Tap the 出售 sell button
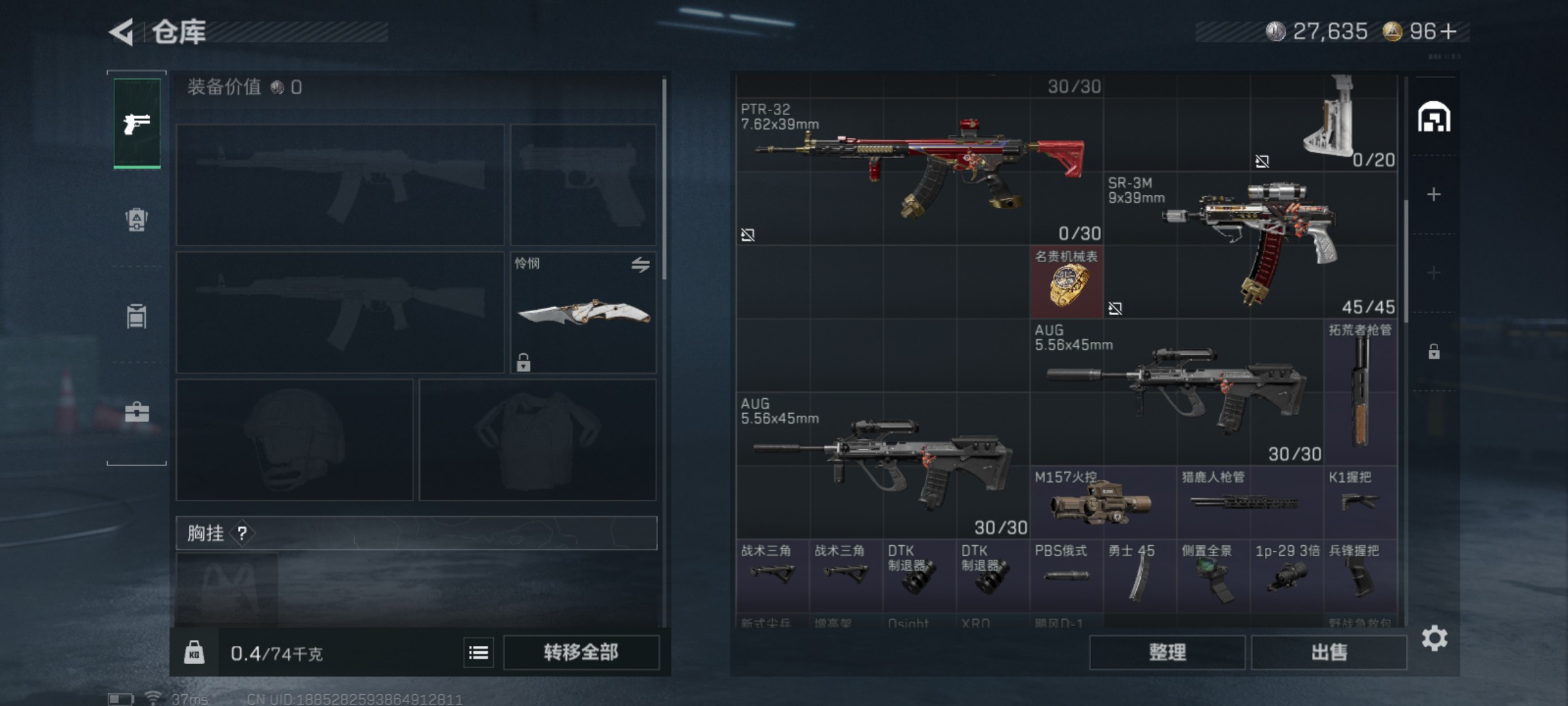Image resolution: width=1568 pixels, height=706 pixels. (x=1329, y=652)
